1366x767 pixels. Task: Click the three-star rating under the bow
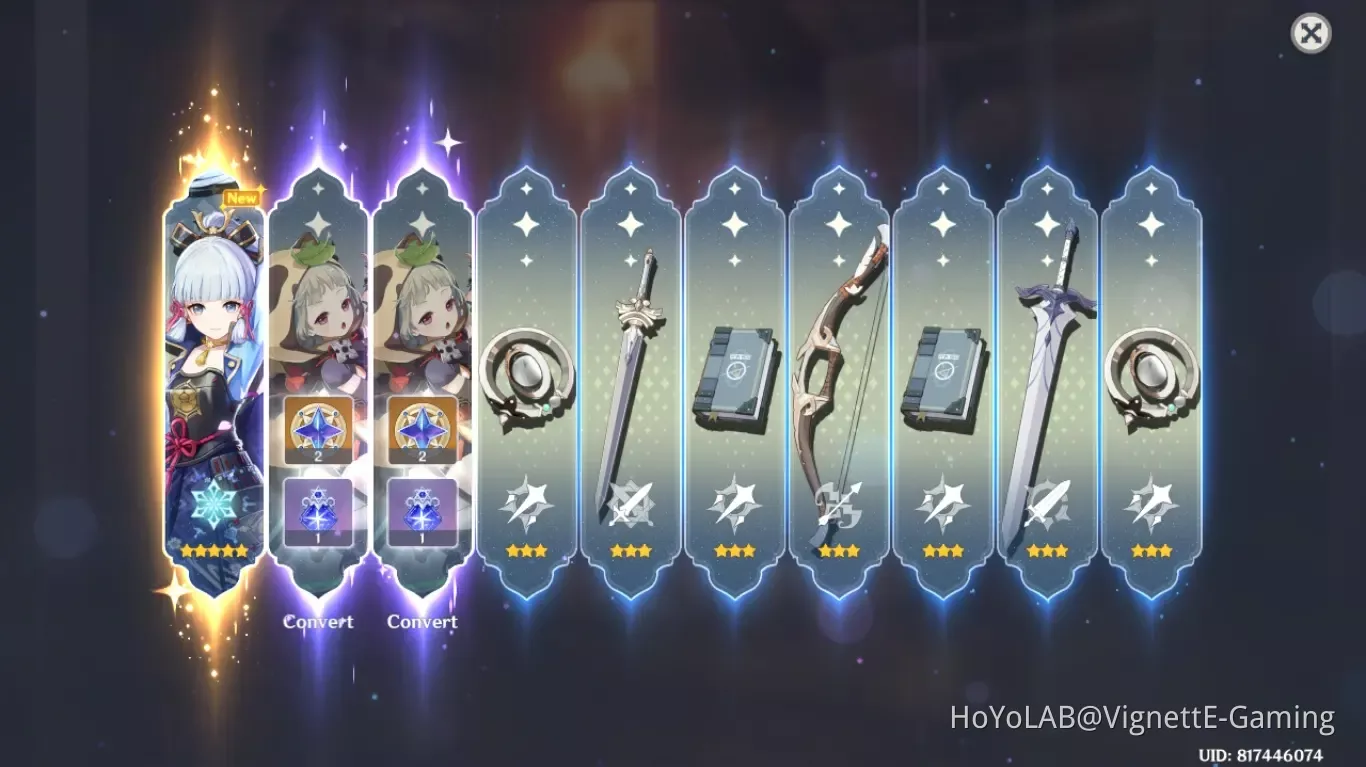point(839,549)
